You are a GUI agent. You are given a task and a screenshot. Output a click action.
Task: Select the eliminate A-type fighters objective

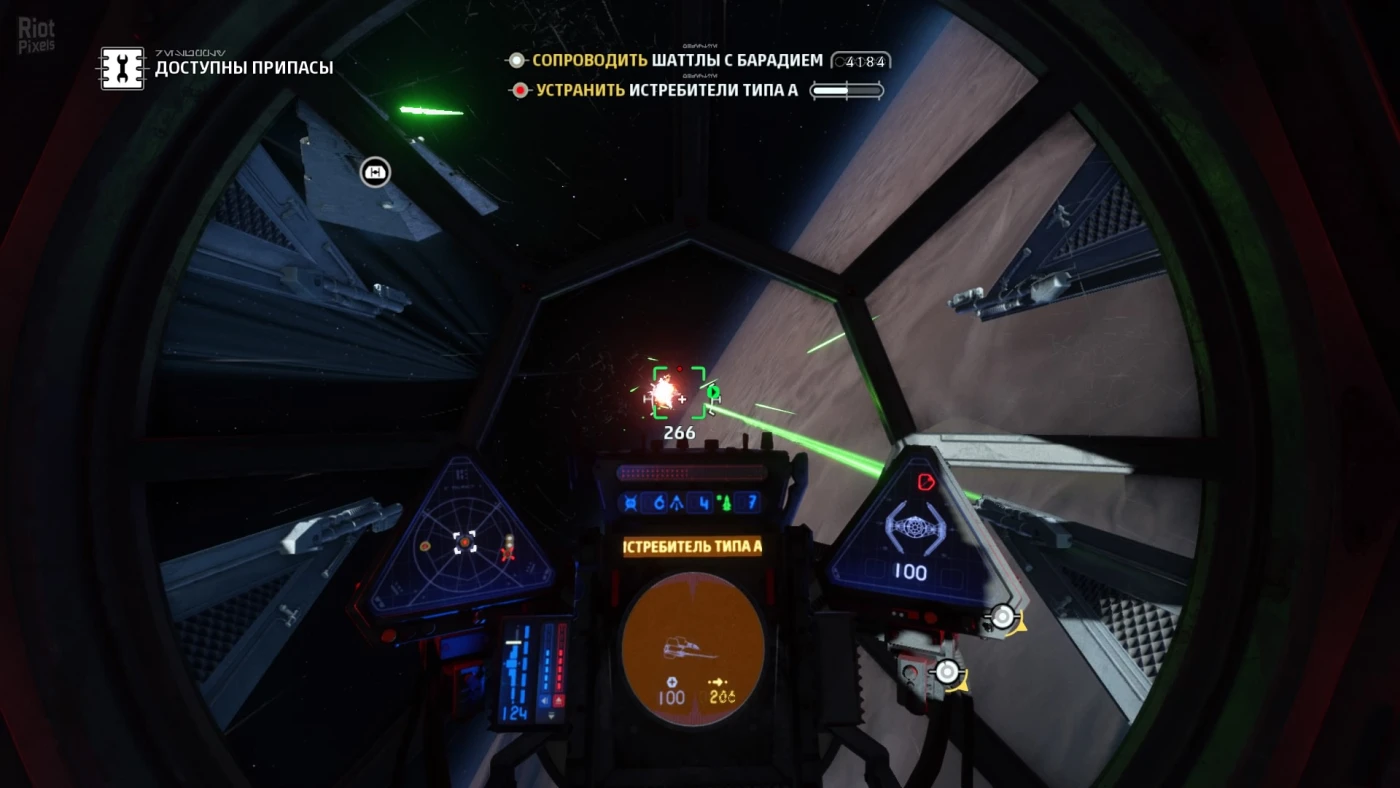coord(666,91)
